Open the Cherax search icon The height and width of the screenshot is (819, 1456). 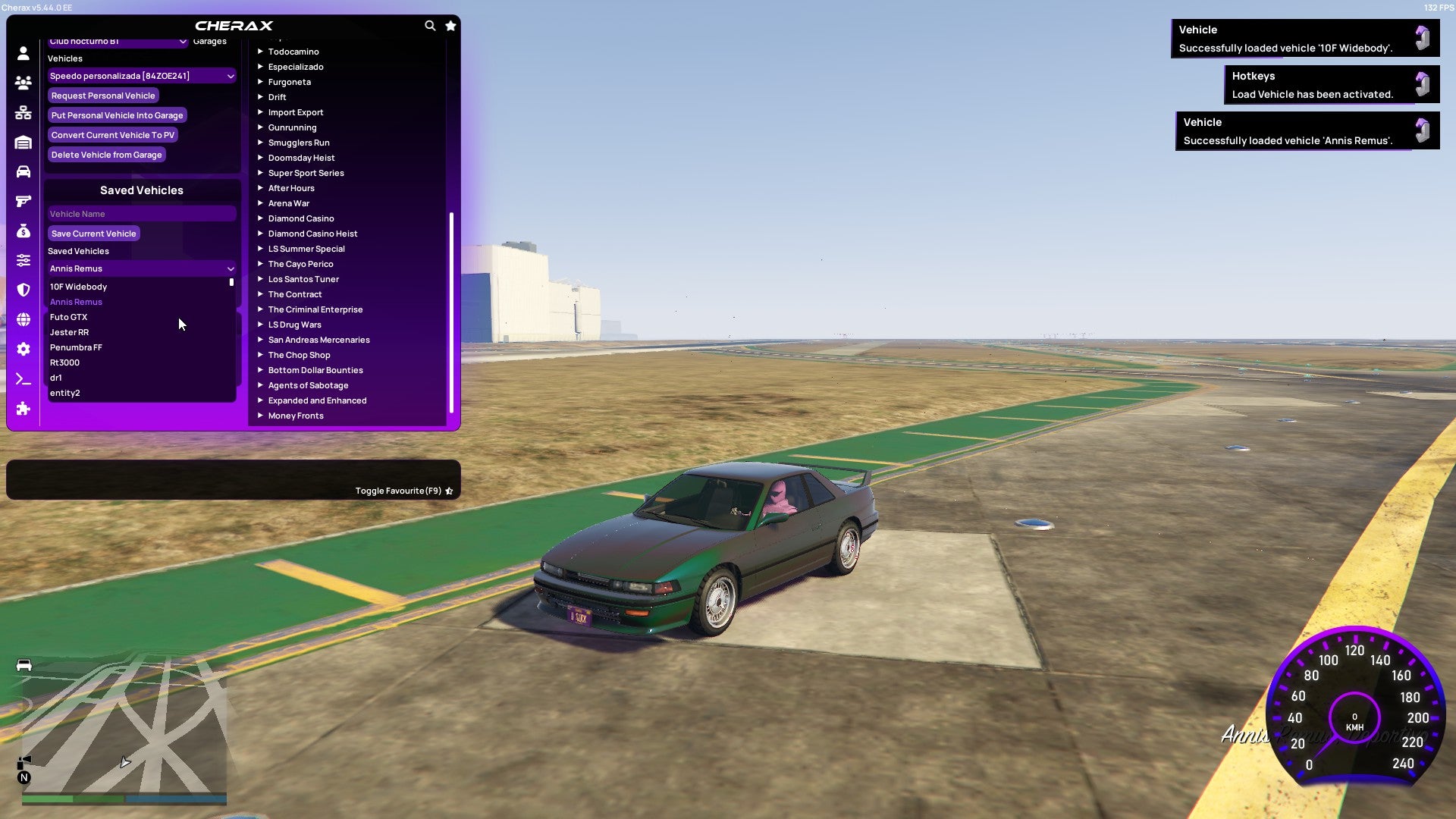(x=430, y=25)
